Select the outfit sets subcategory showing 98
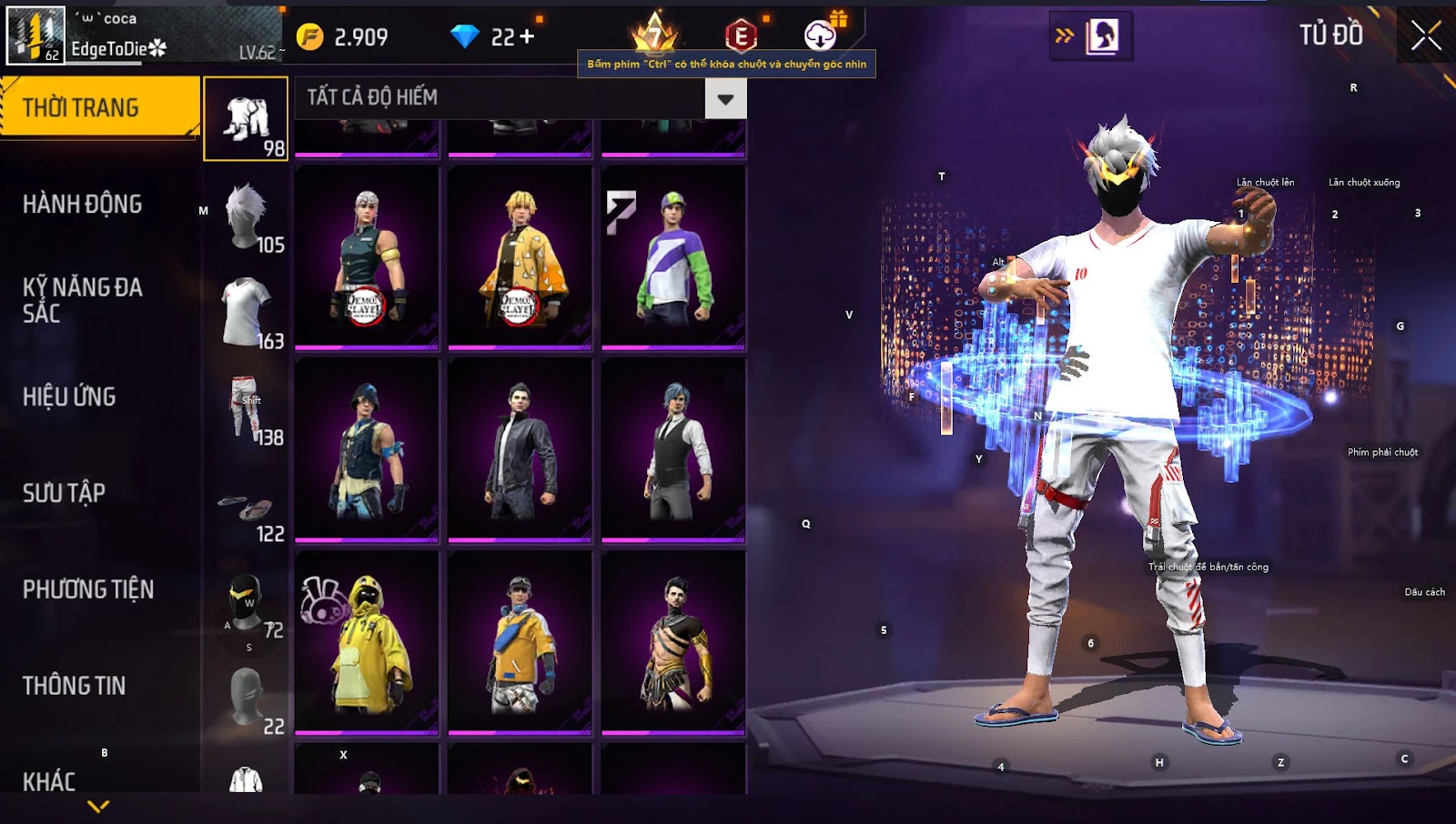 pos(246,119)
